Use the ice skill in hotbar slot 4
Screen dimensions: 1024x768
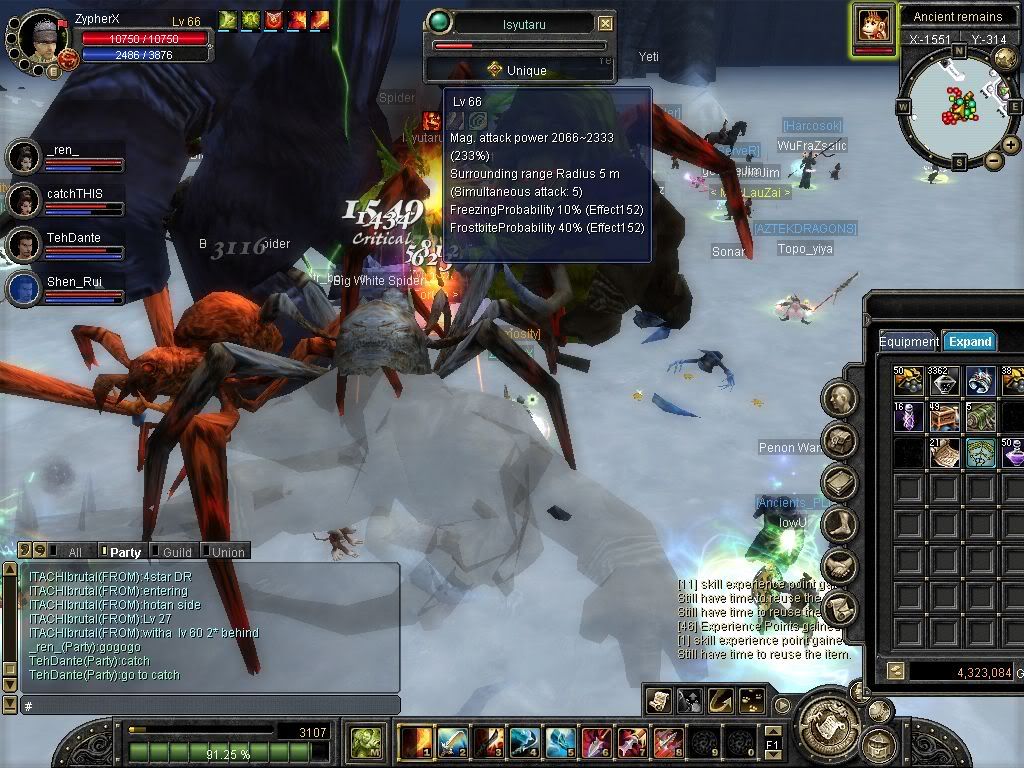[523, 742]
